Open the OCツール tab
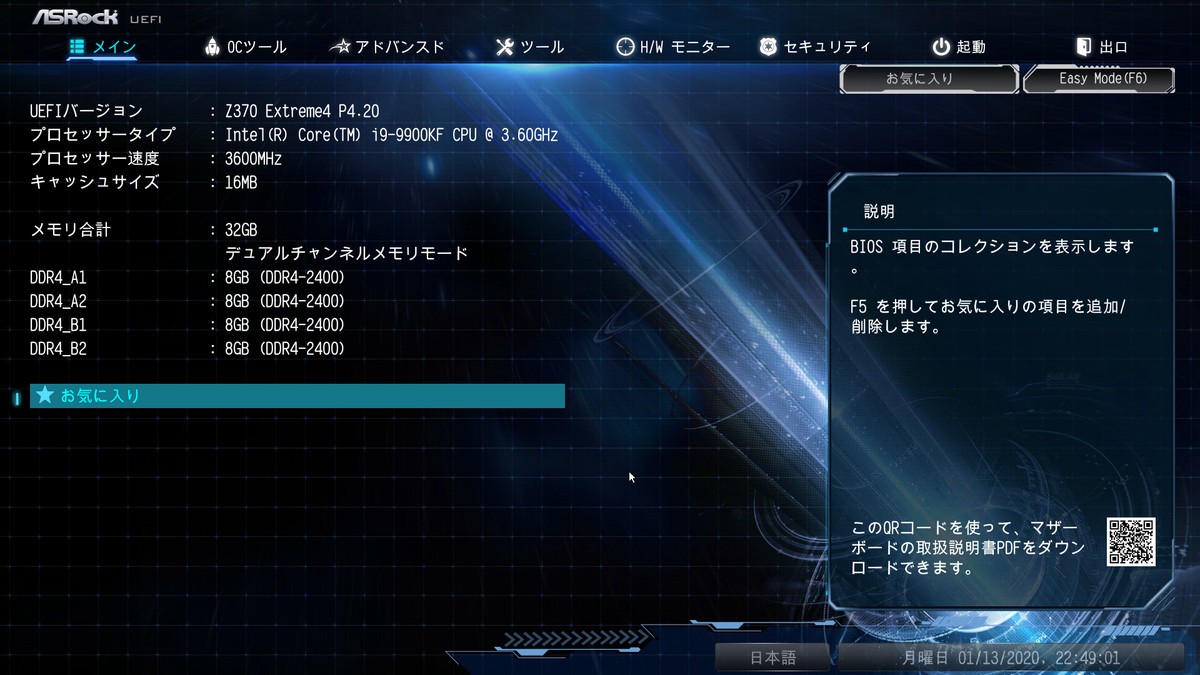This screenshot has width=1200, height=675. pos(245,47)
